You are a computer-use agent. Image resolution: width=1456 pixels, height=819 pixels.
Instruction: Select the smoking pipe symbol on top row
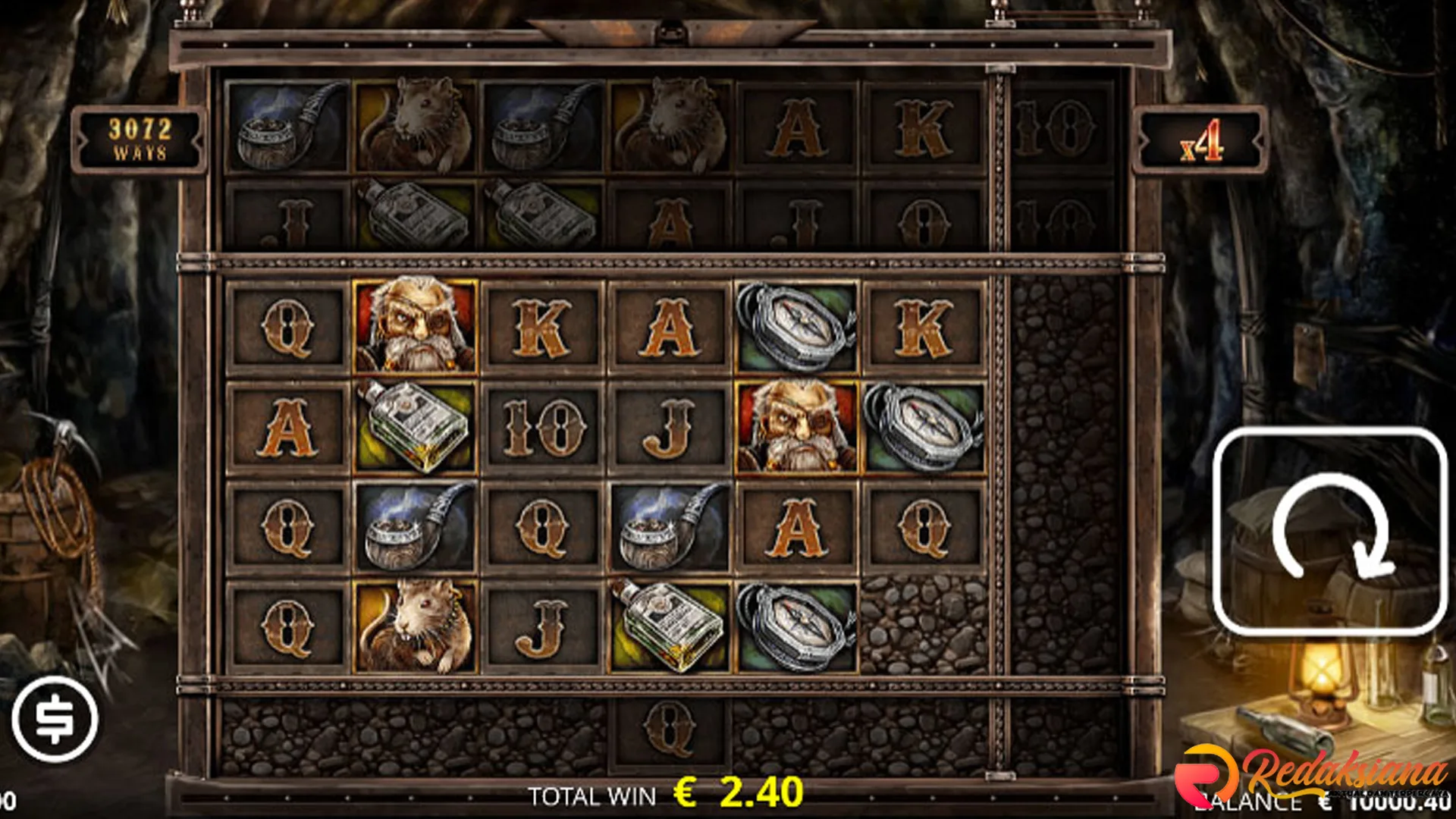(x=286, y=125)
